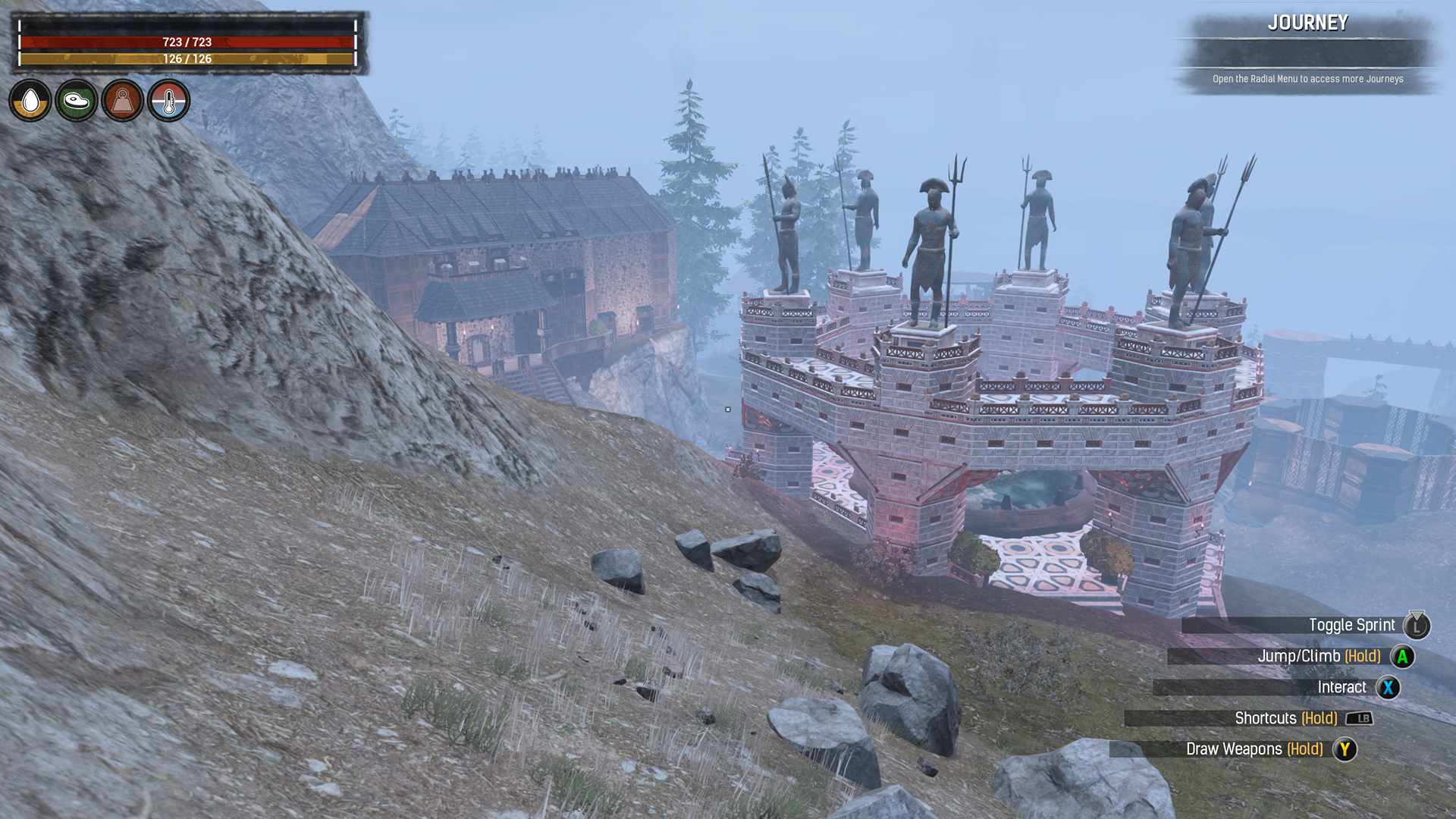Click the thirst water-drop status icon
This screenshot has width=1456, height=819.
click(x=30, y=100)
